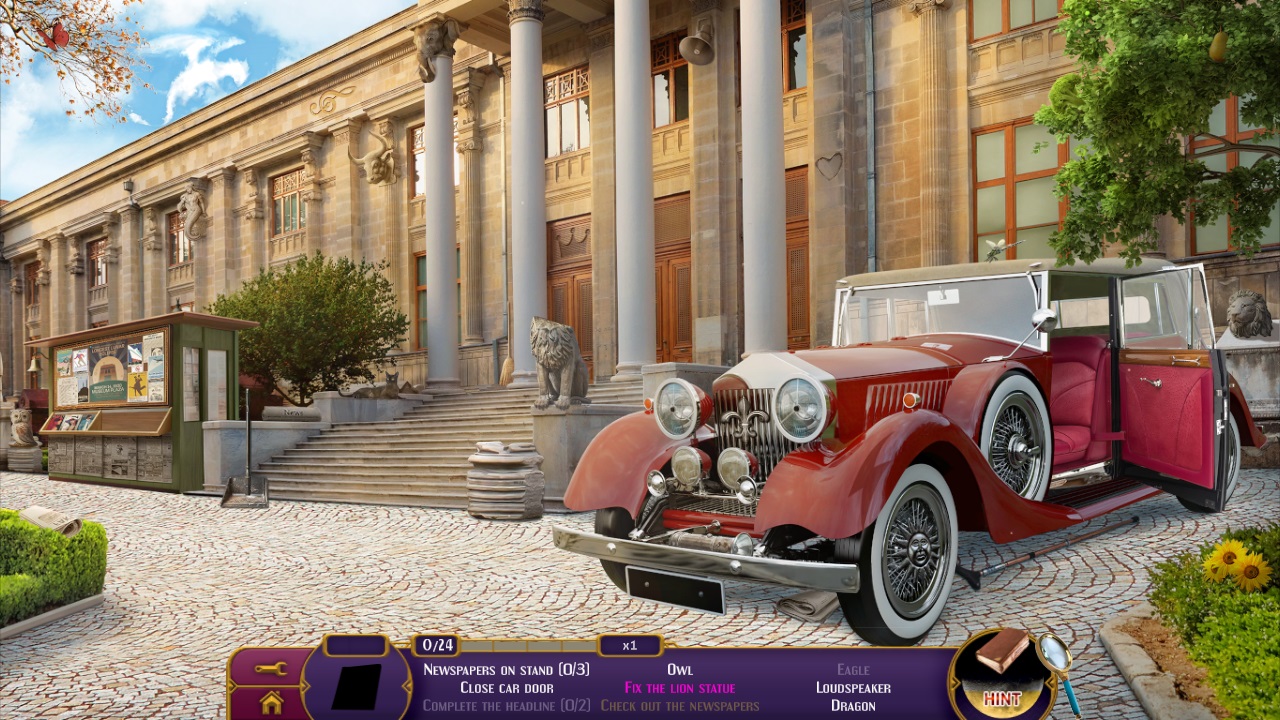Select the black silhouette inventory slot

click(x=357, y=686)
